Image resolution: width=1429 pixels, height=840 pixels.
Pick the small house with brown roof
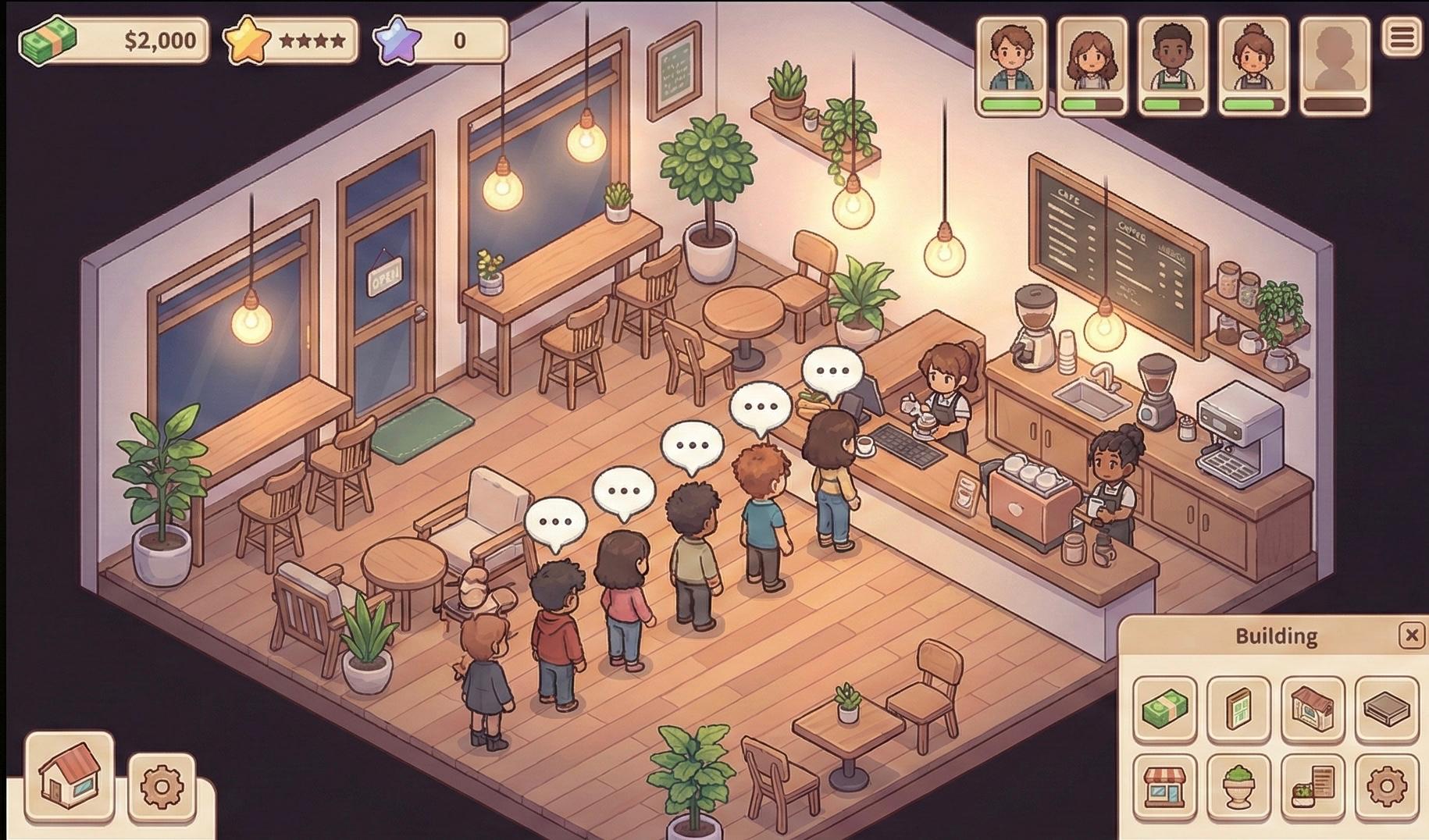coord(1313,709)
